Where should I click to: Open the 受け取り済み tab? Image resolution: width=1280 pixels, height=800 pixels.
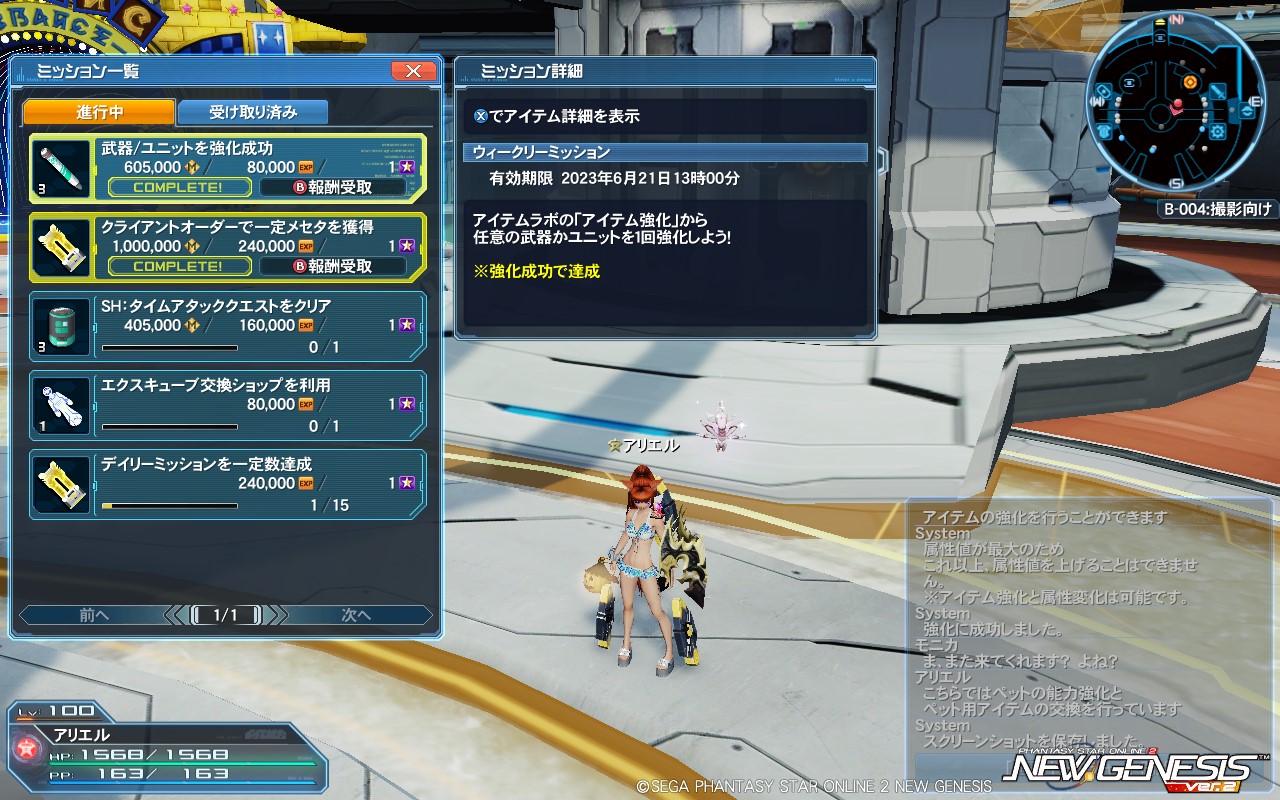point(251,112)
